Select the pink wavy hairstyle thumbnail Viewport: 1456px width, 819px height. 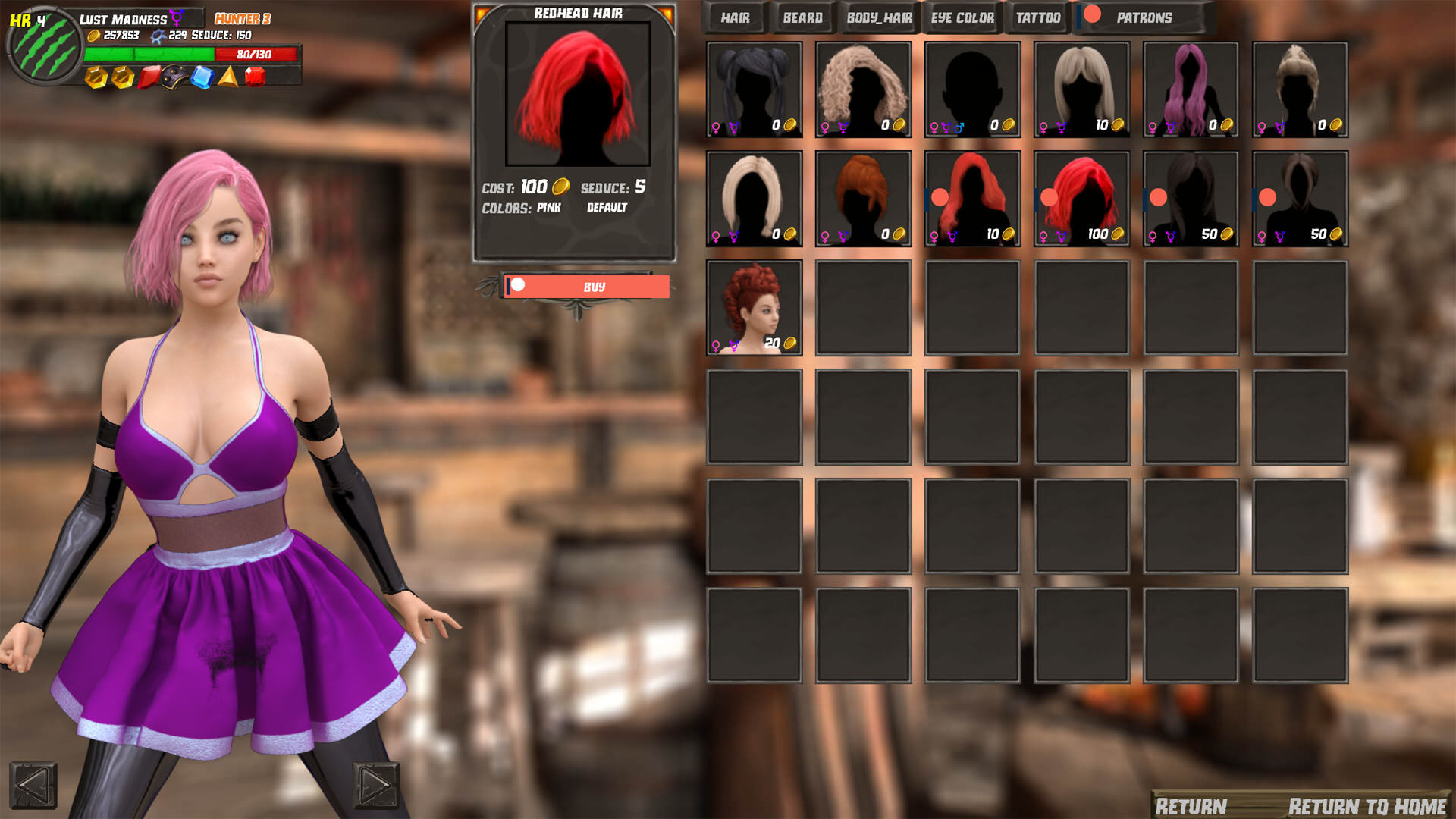click(1191, 89)
